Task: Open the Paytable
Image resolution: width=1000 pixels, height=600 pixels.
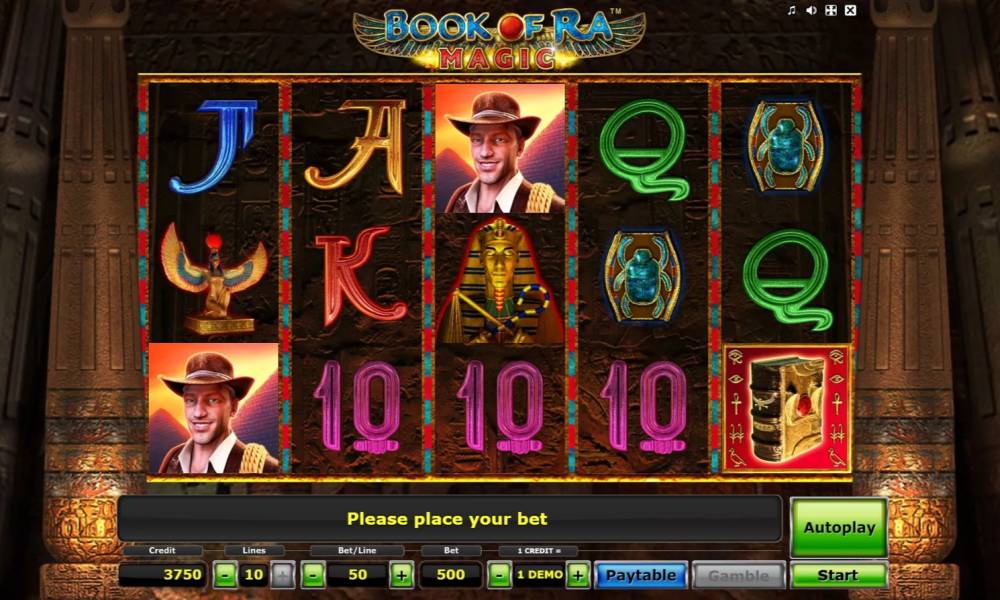Action: click(x=641, y=575)
